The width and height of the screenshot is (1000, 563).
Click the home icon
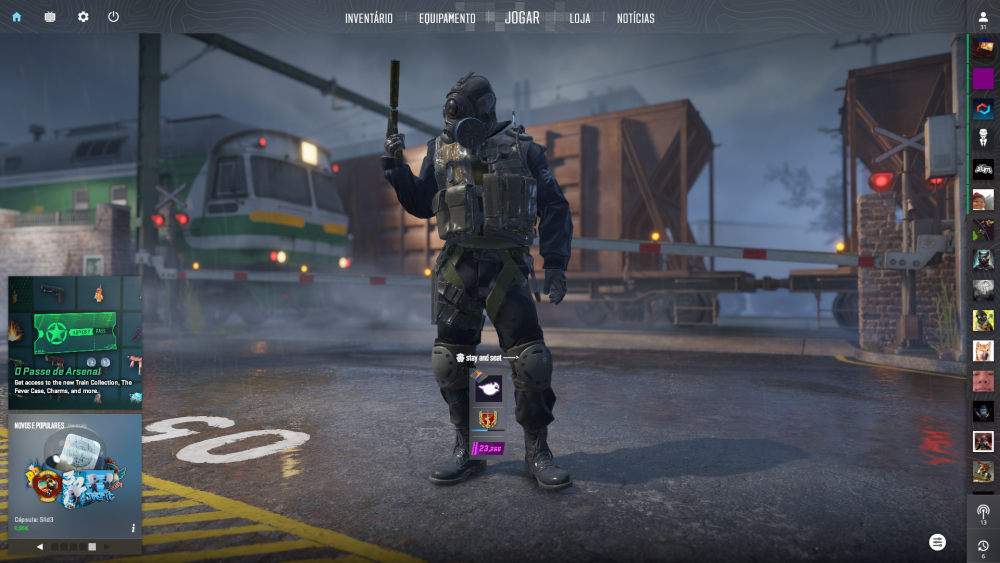16,17
